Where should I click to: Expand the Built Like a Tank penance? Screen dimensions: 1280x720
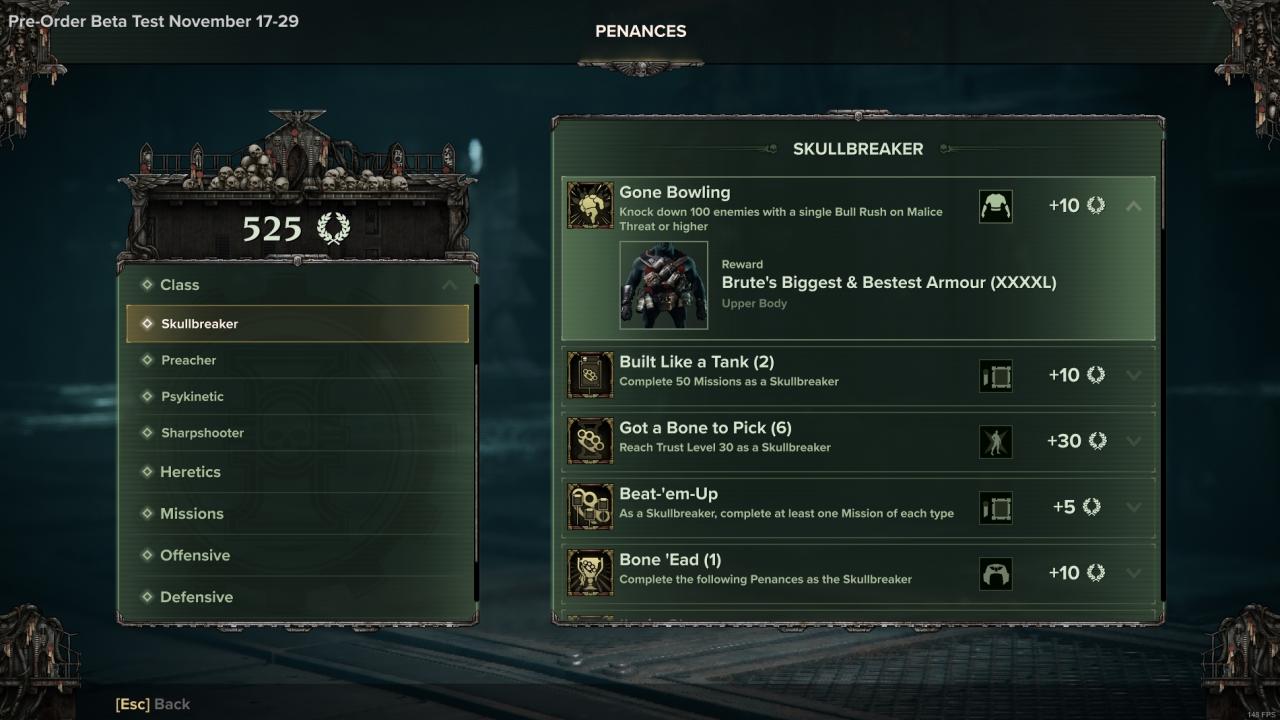(1133, 375)
